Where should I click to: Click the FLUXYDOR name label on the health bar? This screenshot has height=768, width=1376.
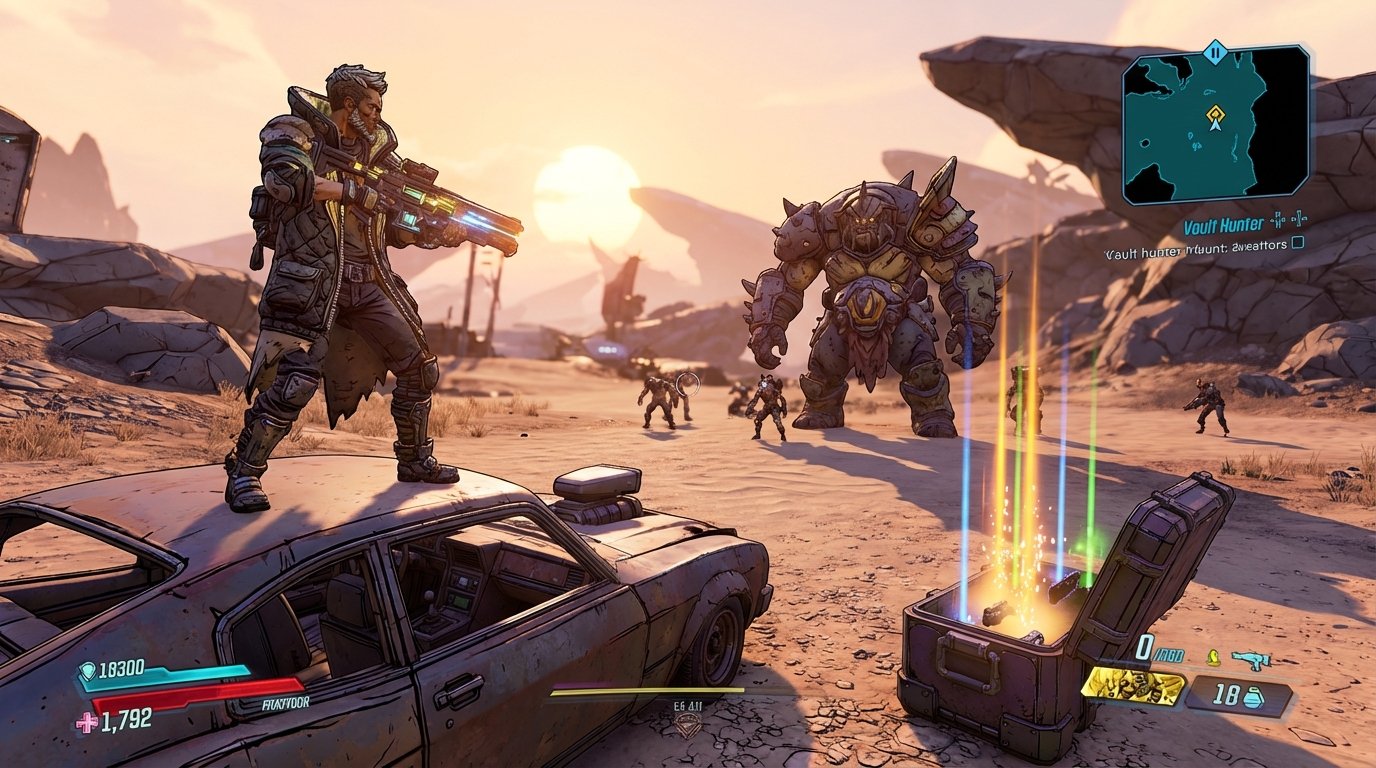284,702
